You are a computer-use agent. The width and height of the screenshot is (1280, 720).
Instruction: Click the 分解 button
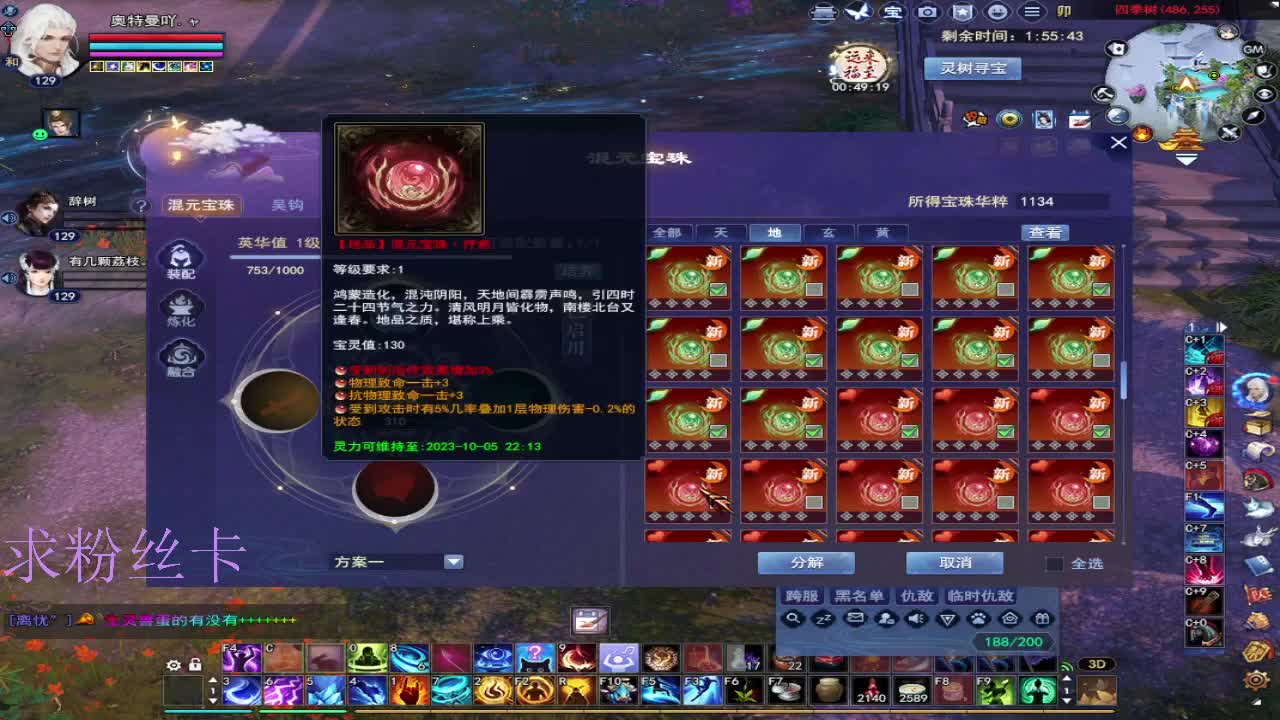click(x=806, y=562)
